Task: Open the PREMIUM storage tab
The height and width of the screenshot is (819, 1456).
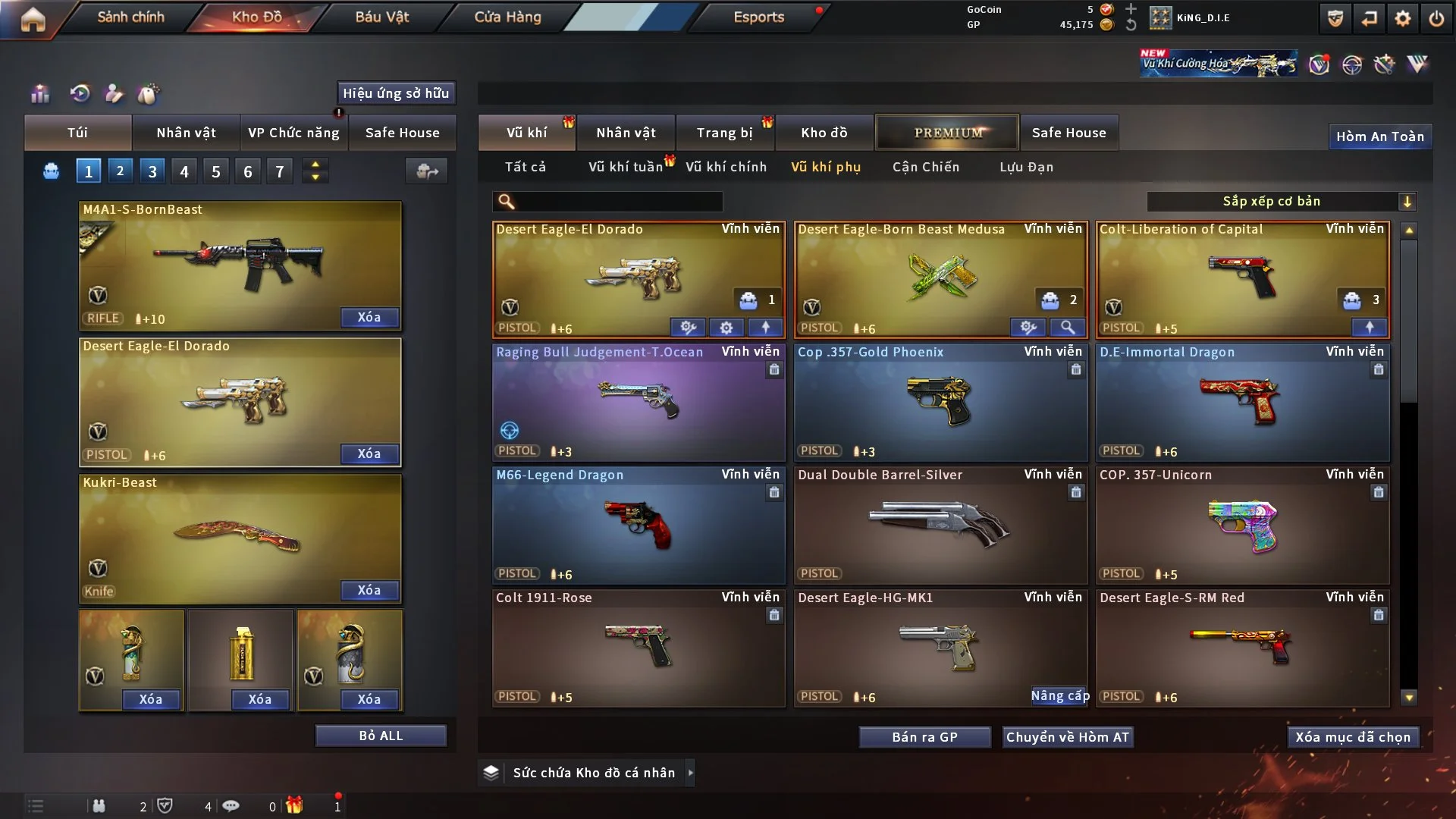Action: pyautogui.click(x=948, y=133)
